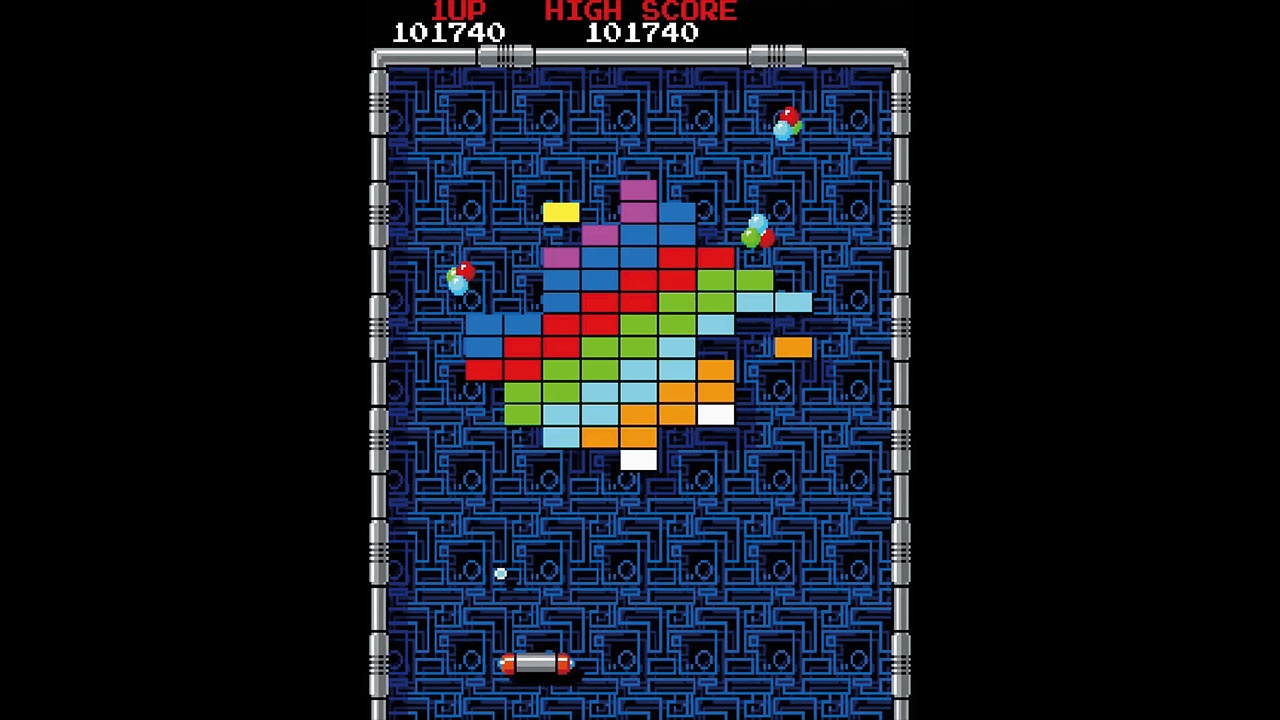Select the 1UP label
Screen dimensions: 1280x720
pos(458,11)
